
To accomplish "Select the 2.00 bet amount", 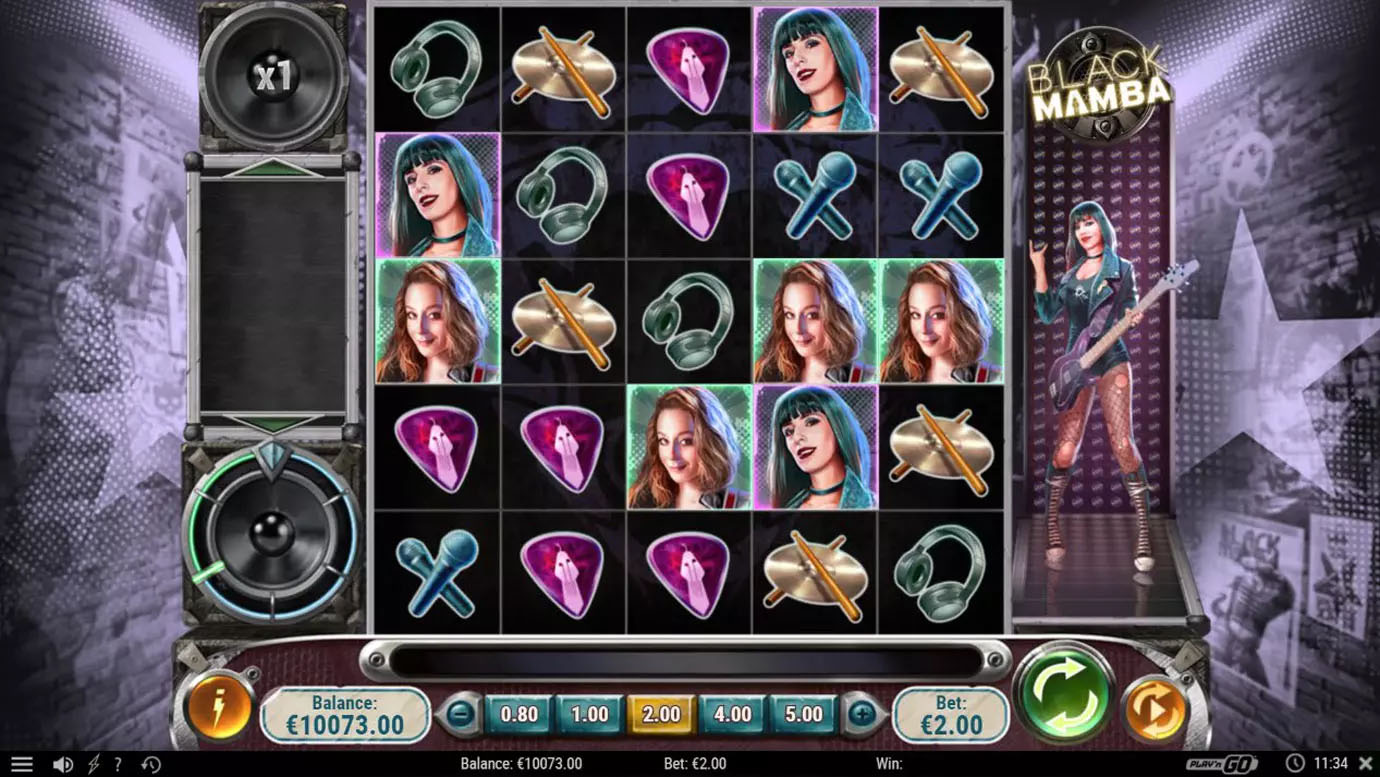I will 660,714.
